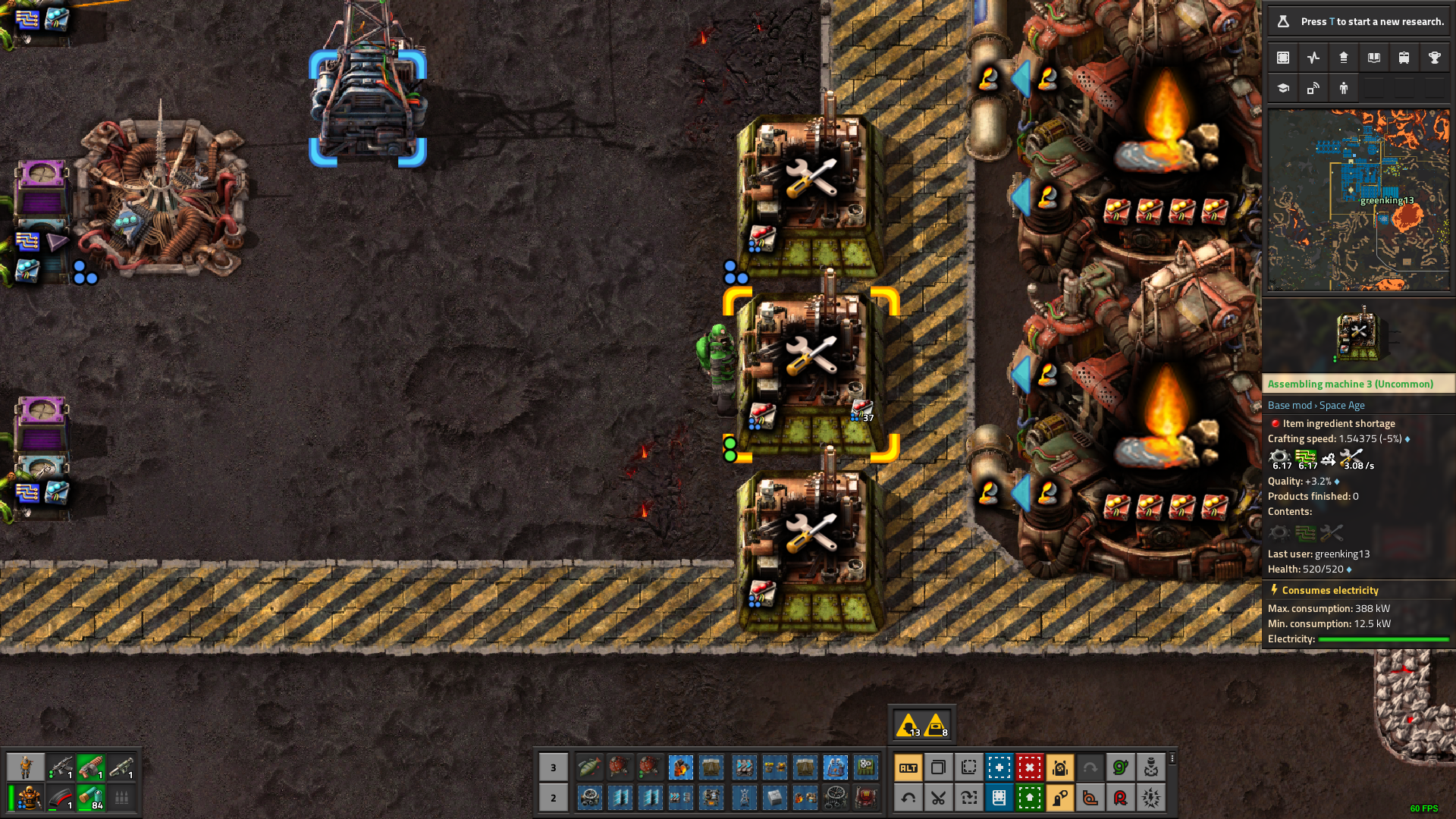Open tips and tricks graduation cap
The height and width of the screenshot is (819, 1456).
(x=1283, y=88)
